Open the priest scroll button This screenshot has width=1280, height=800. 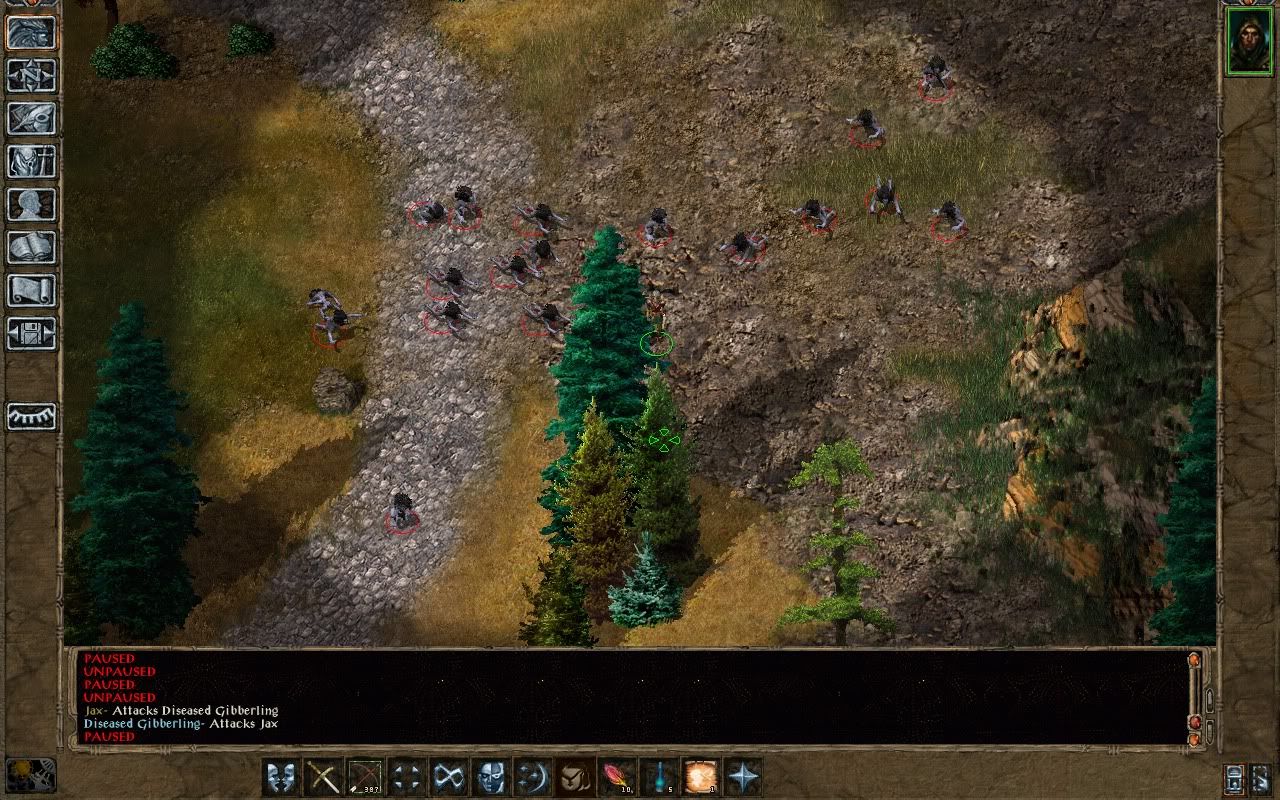click(31, 291)
